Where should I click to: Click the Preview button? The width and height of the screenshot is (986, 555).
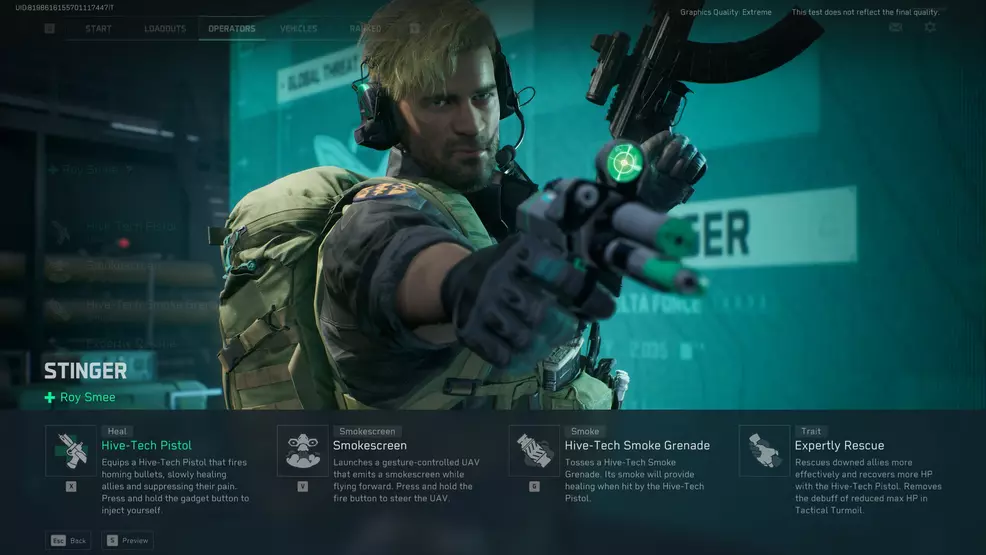click(x=127, y=541)
